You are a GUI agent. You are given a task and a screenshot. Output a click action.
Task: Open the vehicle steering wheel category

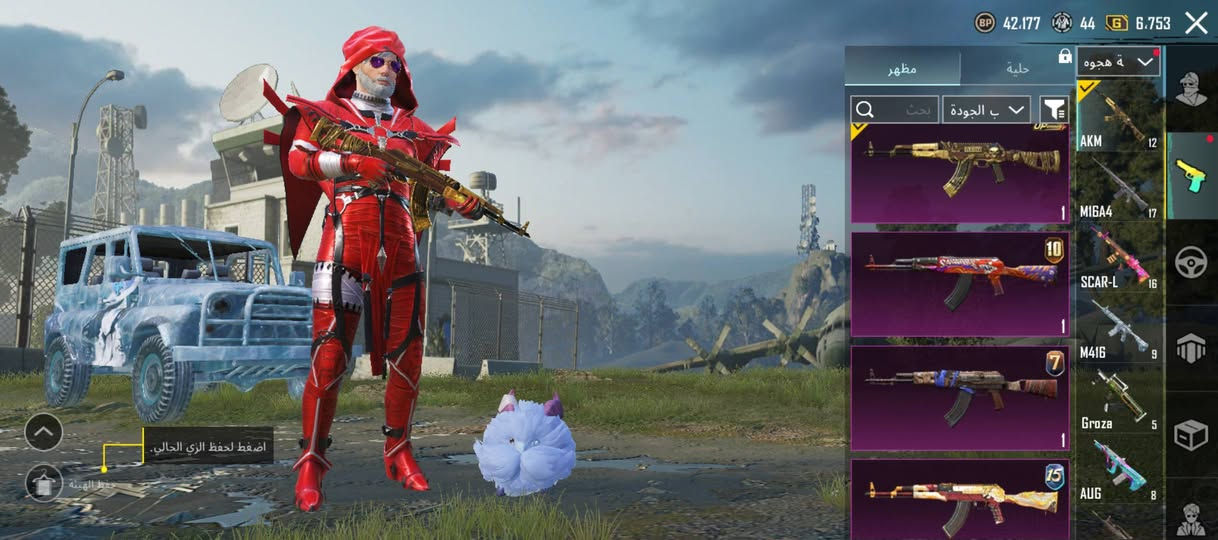click(1192, 262)
